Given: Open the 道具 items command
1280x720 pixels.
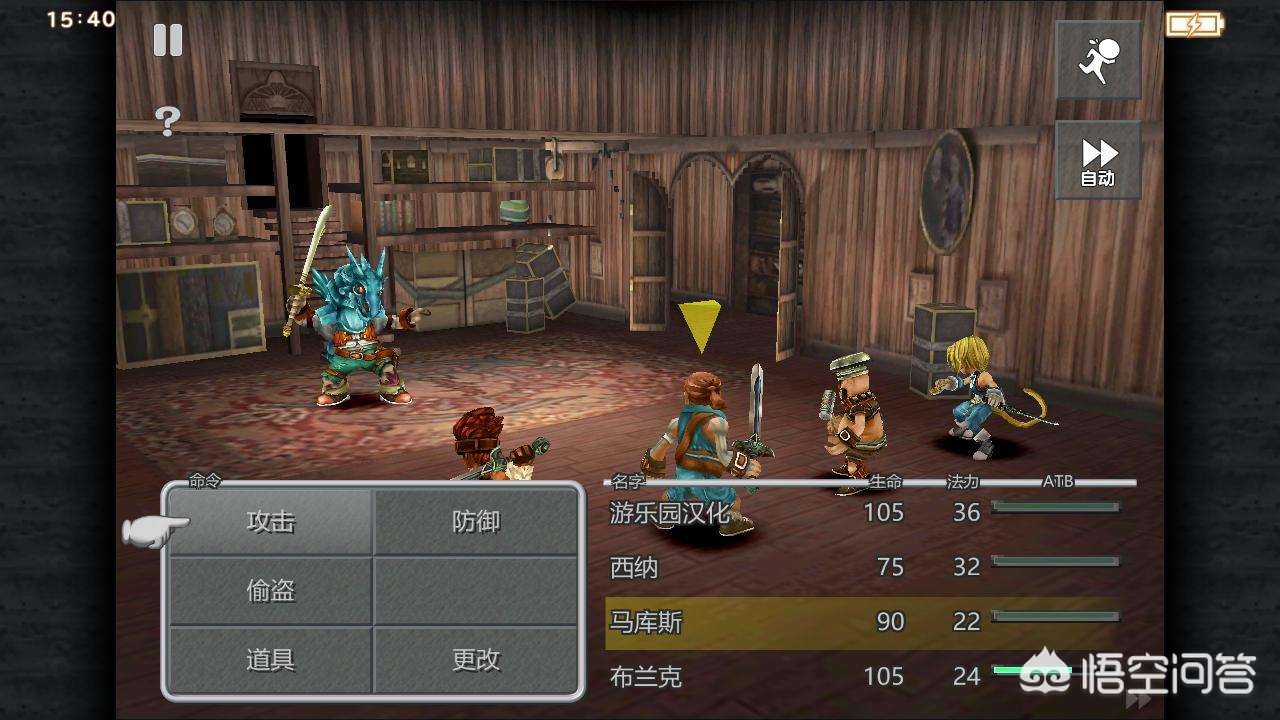Looking at the screenshot, I should [x=271, y=659].
